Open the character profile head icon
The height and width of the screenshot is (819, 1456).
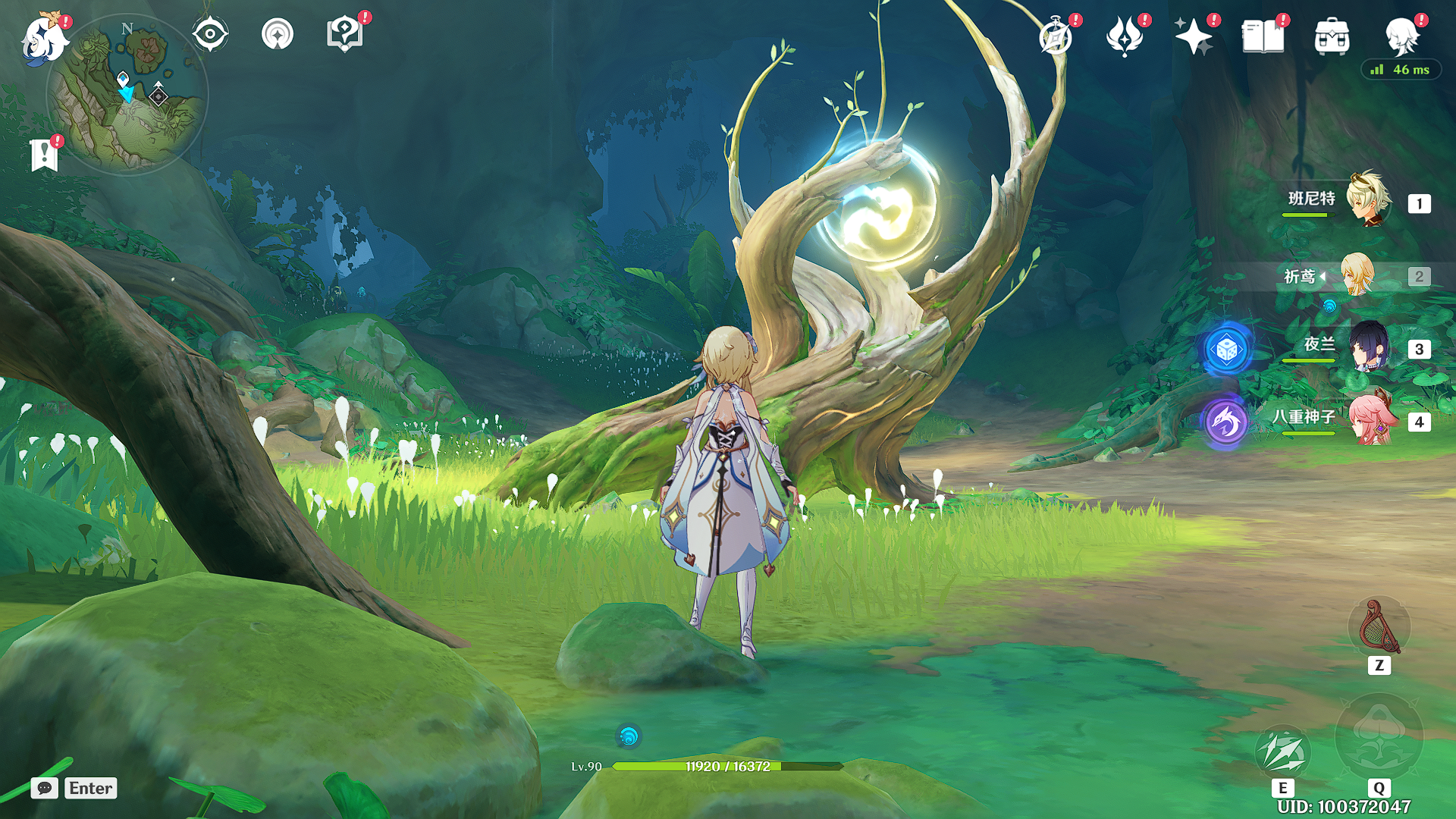click(1401, 35)
